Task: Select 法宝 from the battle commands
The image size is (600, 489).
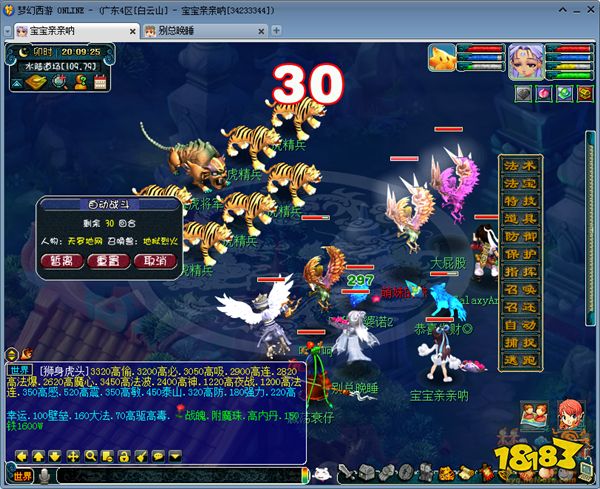Action: pos(520,184)
